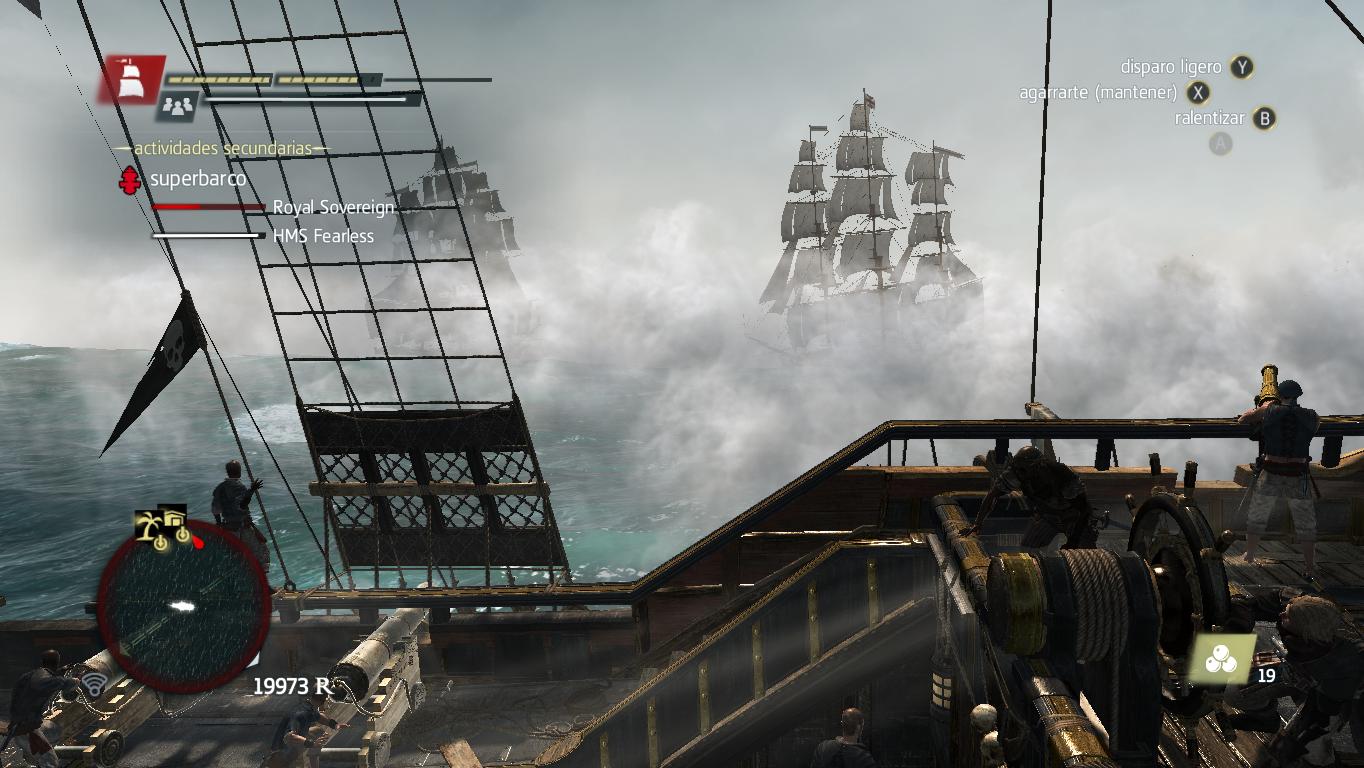This screenshot has width=1364, height=768.
Task: Select the crew members icon
Action: tap(179, 104)
